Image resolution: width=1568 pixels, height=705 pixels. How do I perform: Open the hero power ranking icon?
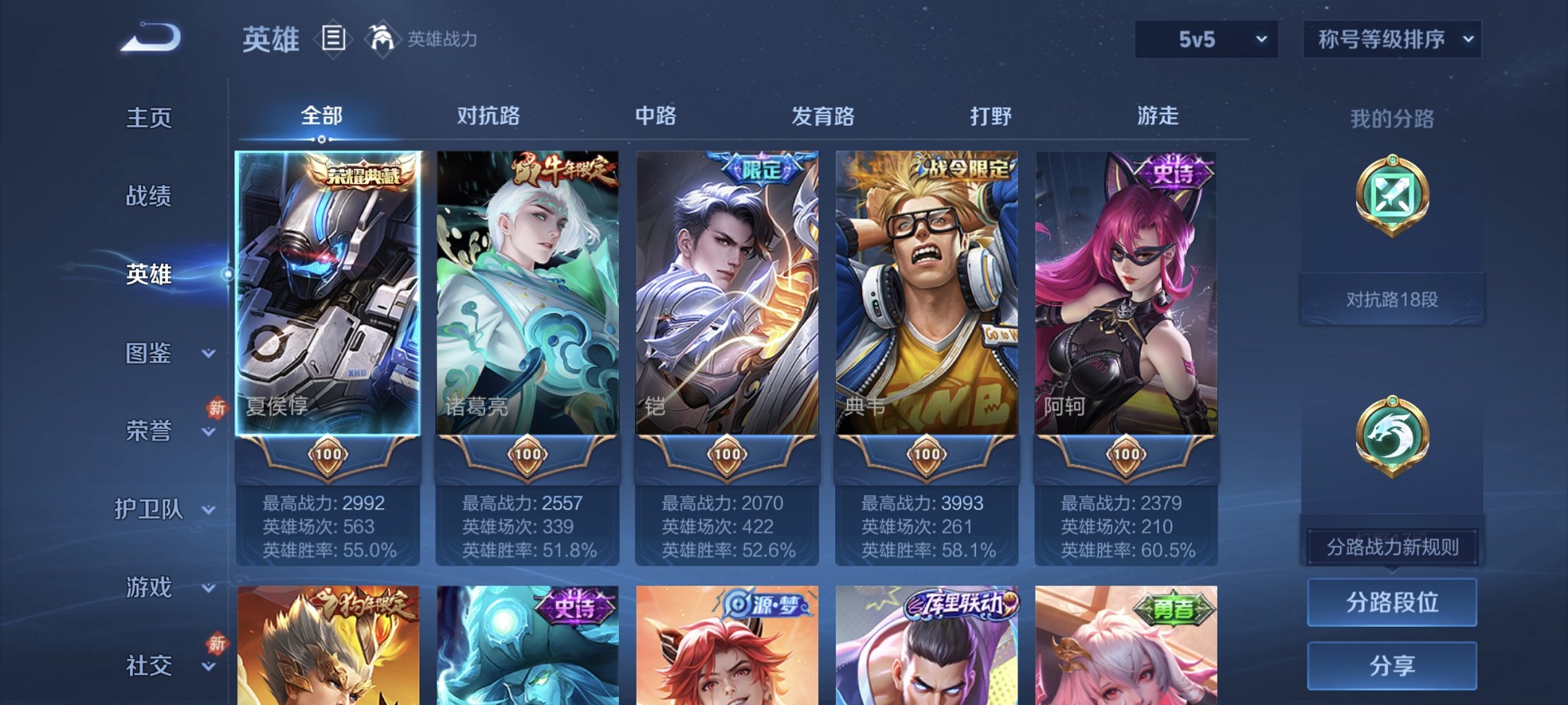(x=383, y=39)
